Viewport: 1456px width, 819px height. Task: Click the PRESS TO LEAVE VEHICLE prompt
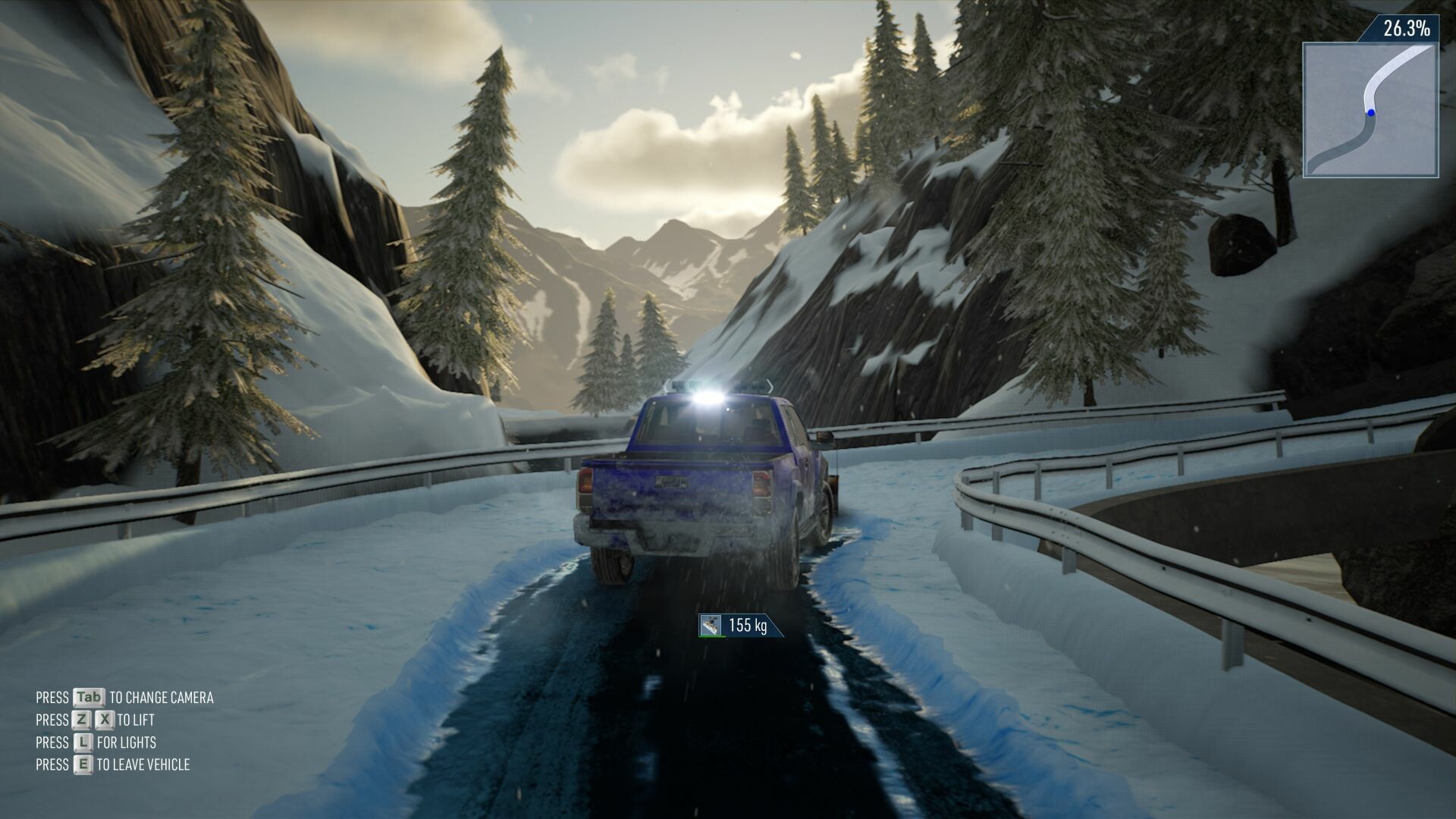(x=114, y=764)
